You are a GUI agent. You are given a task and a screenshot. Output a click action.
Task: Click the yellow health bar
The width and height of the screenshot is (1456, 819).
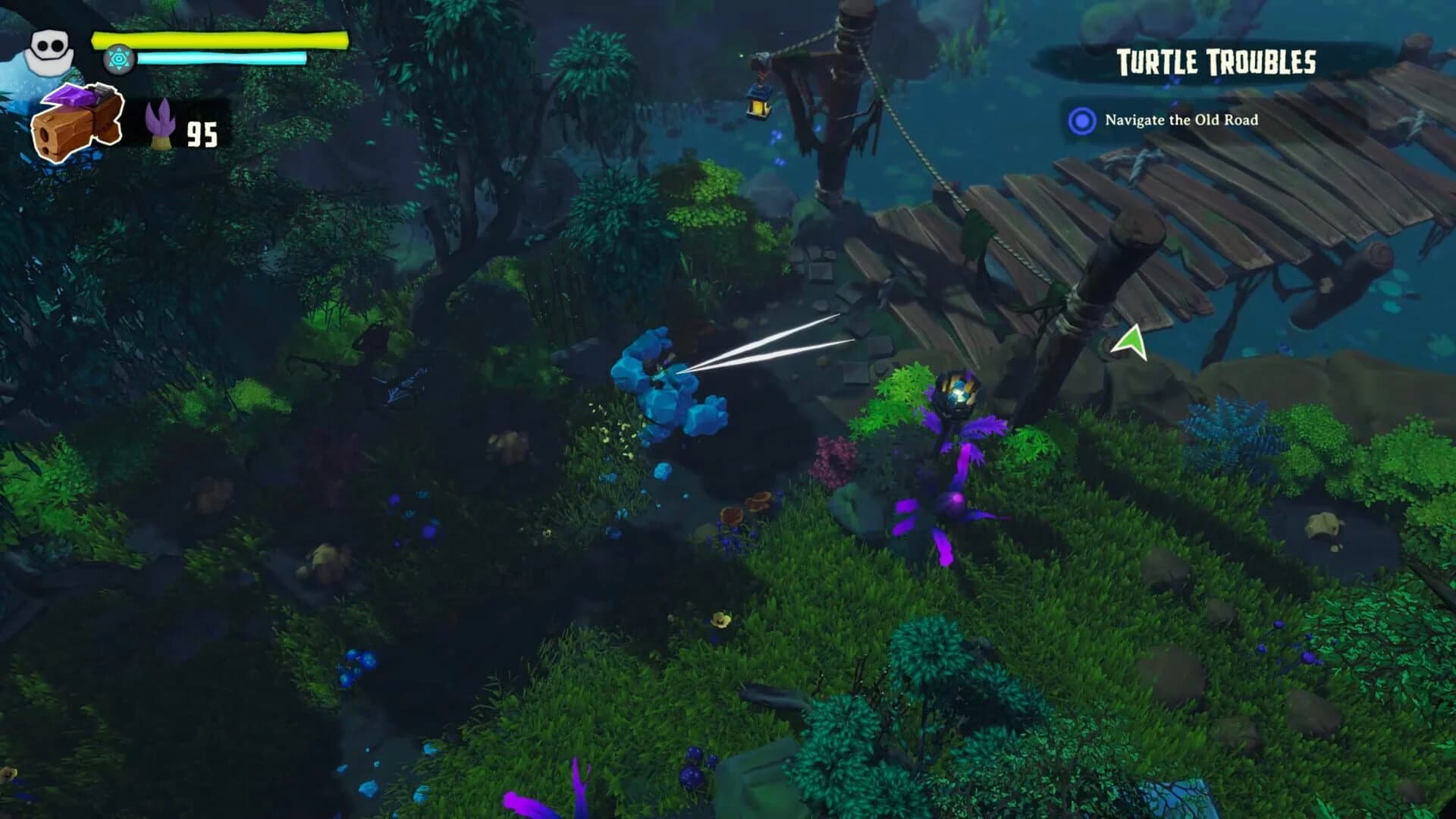coord(220,38)
